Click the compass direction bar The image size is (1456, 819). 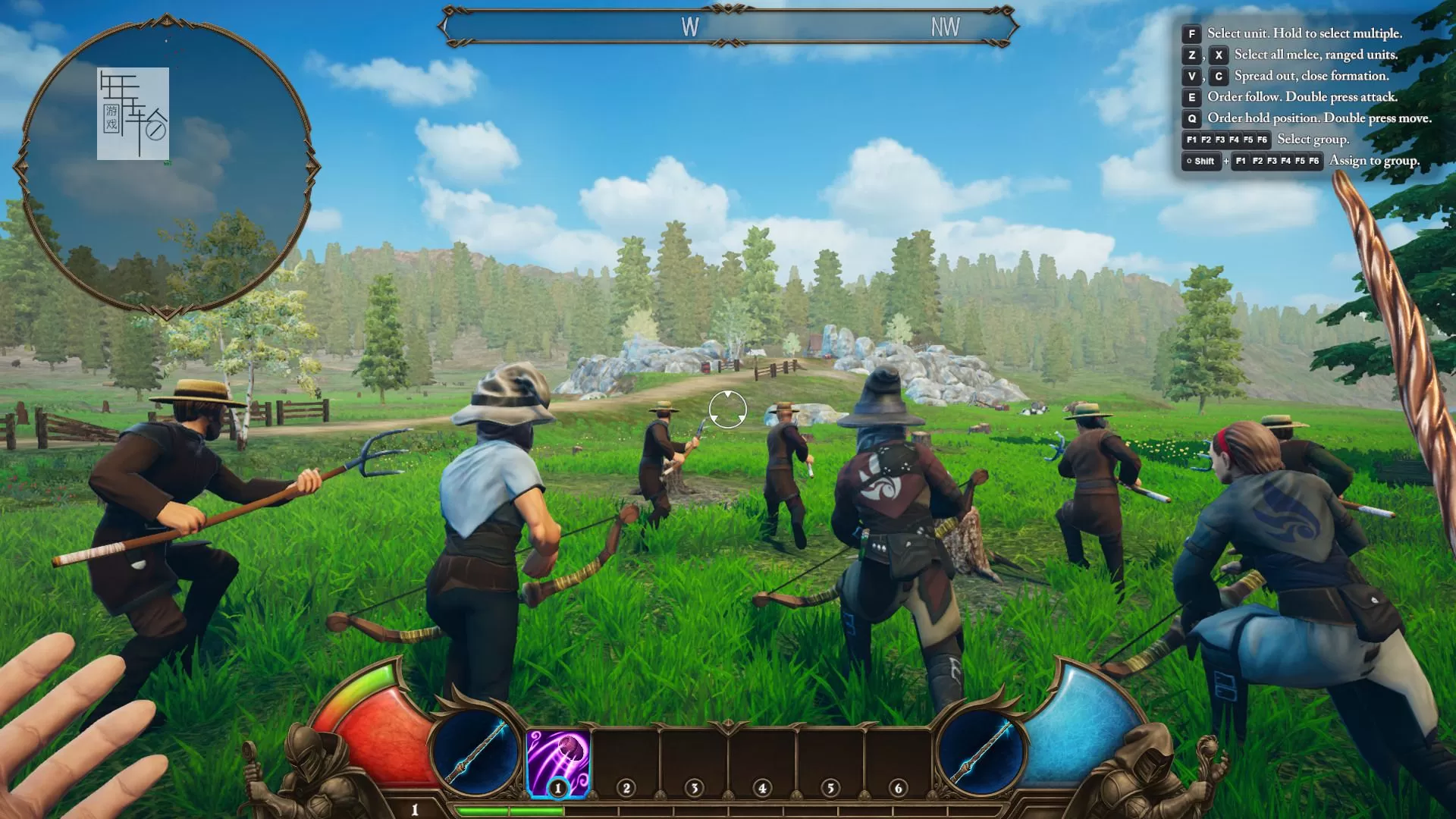[727, 27]
